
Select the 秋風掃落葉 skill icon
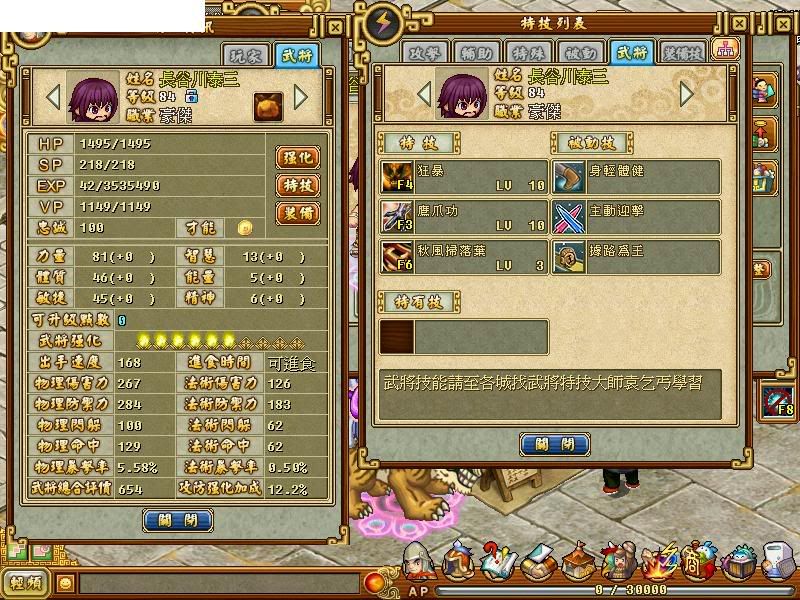coord(397,256)
